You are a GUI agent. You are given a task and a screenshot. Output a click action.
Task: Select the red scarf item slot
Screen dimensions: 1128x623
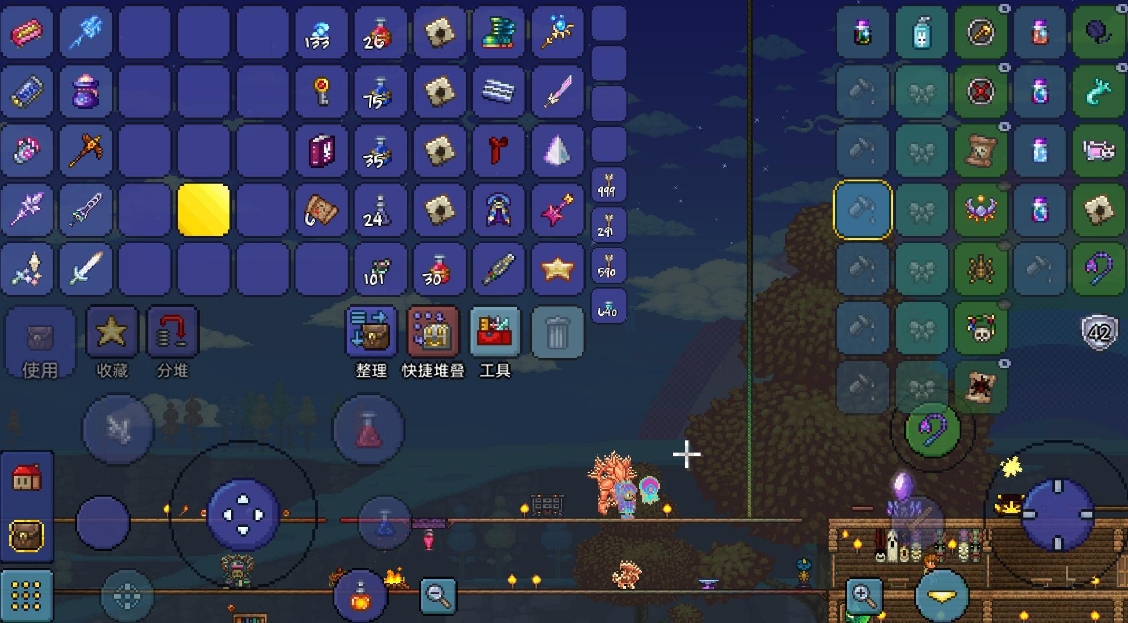tap(498, 151)
